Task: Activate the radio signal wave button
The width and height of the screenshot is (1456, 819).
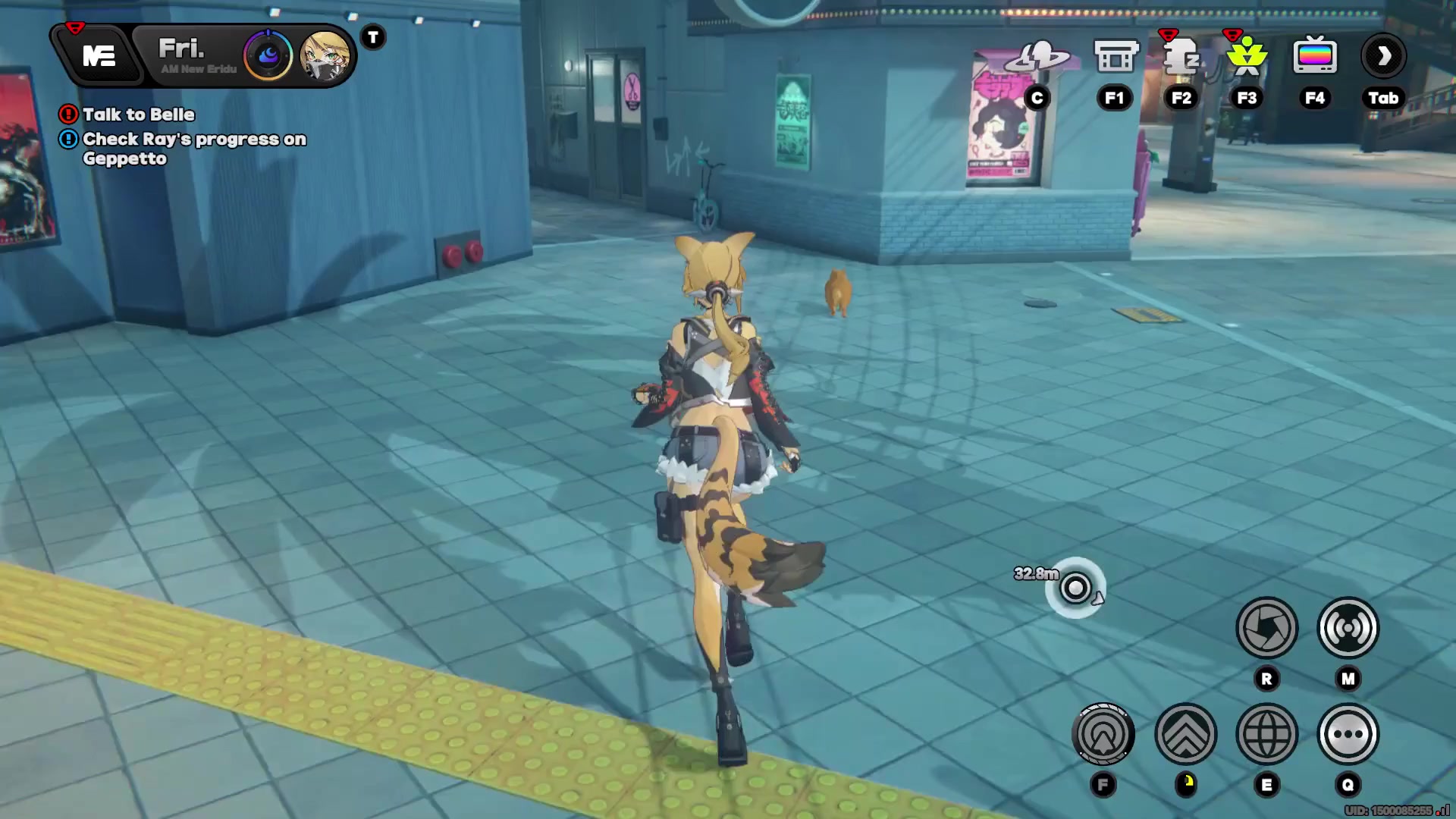Action: 1348,628
